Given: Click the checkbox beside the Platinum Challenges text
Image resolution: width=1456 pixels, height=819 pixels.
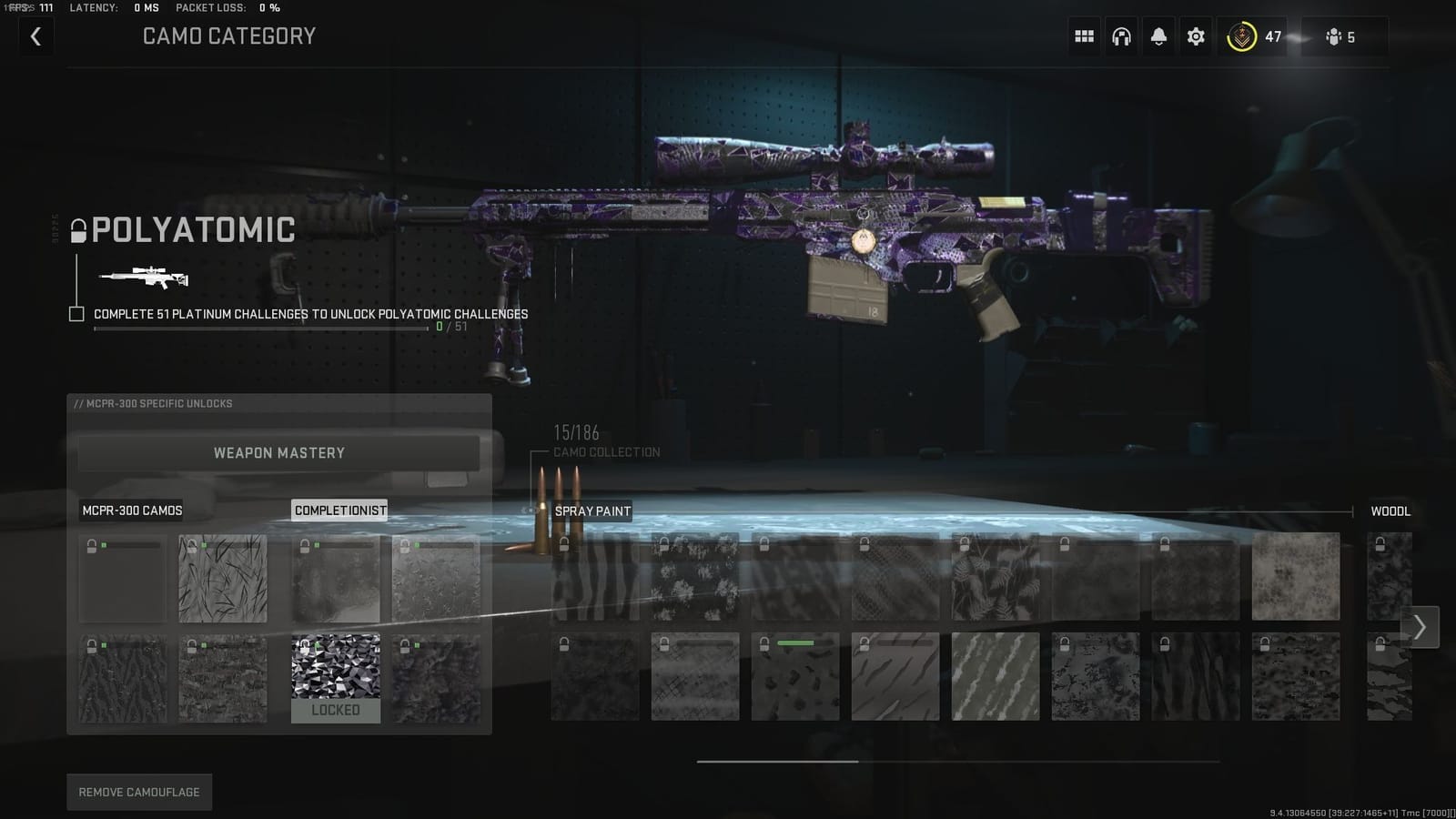Looking at the screenshot, I should 74,314.
